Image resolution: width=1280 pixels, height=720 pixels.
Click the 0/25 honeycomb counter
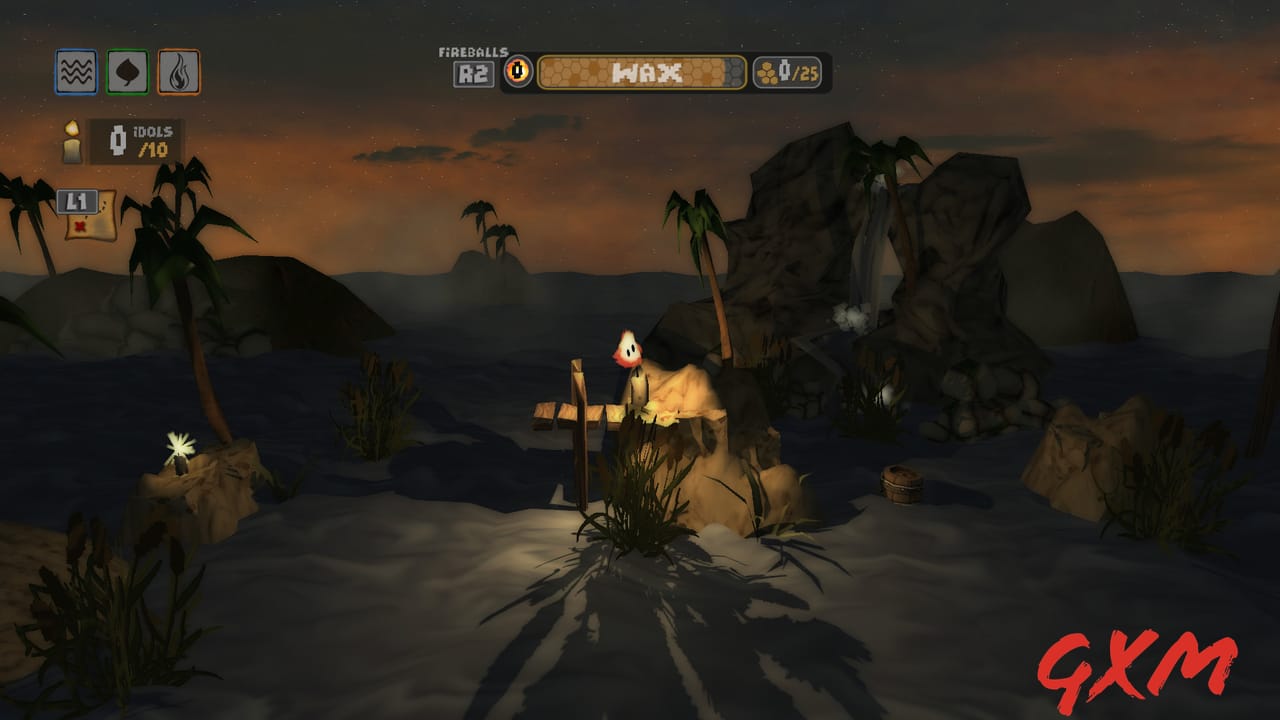790,70
